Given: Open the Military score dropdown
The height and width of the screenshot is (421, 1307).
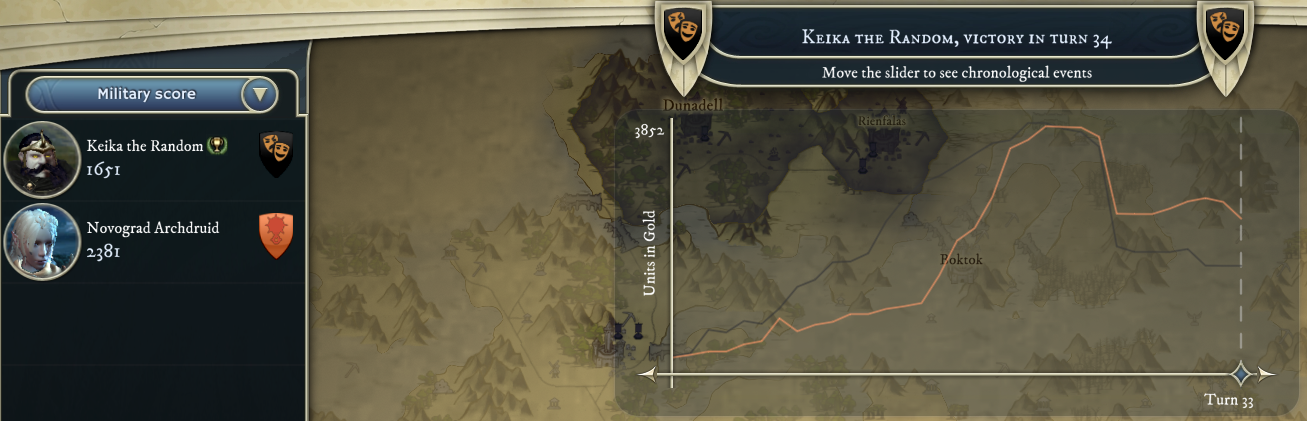Looking at the screenshot, I should click(260, 95).
